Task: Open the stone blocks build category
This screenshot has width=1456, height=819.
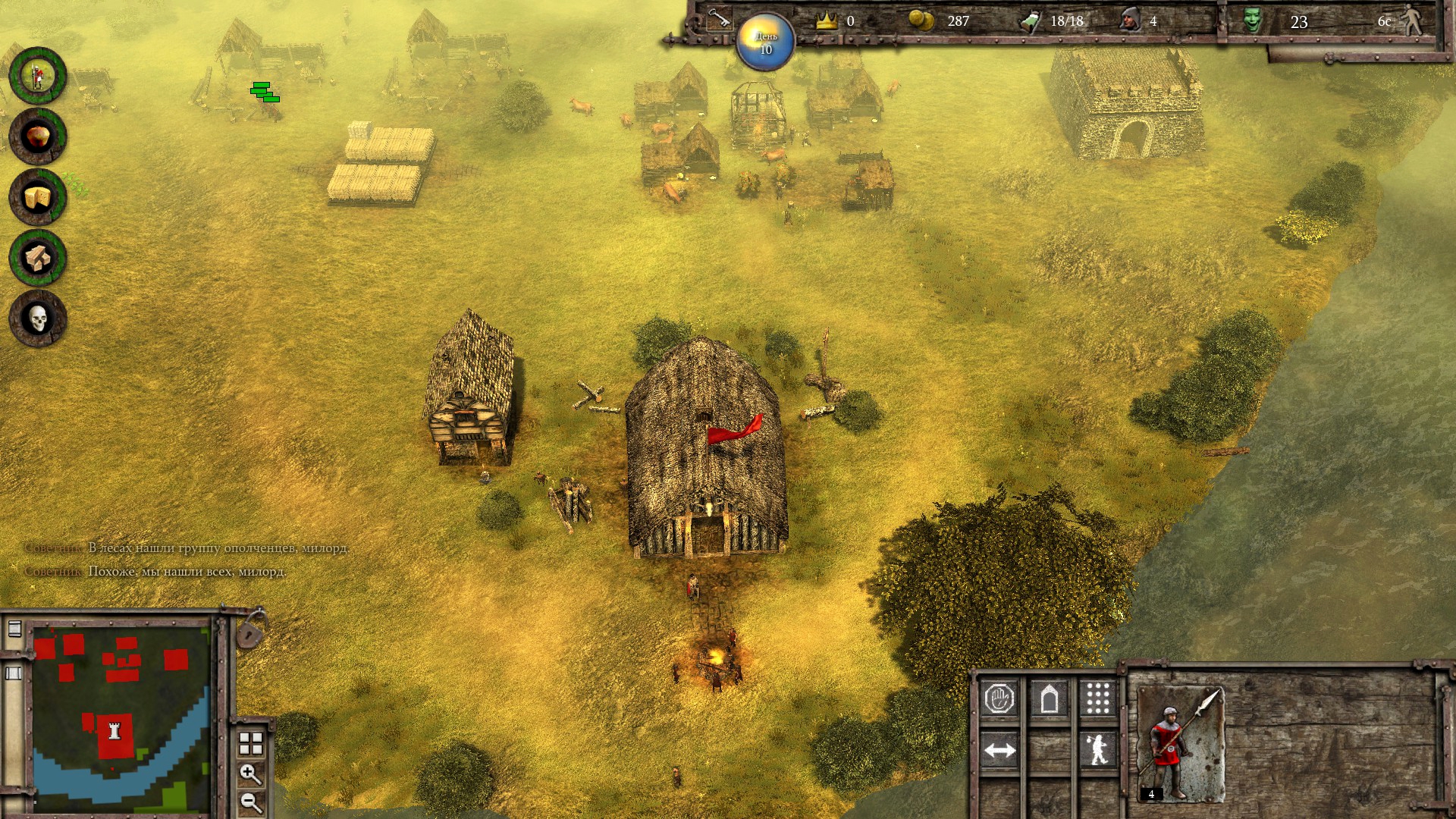Action: click(37, 258)
